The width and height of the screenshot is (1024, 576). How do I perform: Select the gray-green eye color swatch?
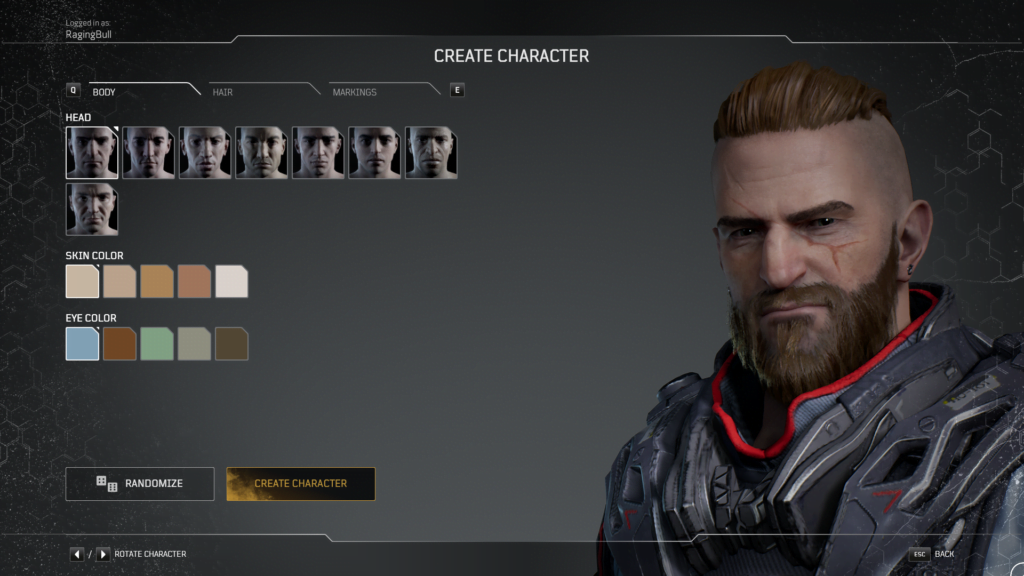click(x=194, y=344)
